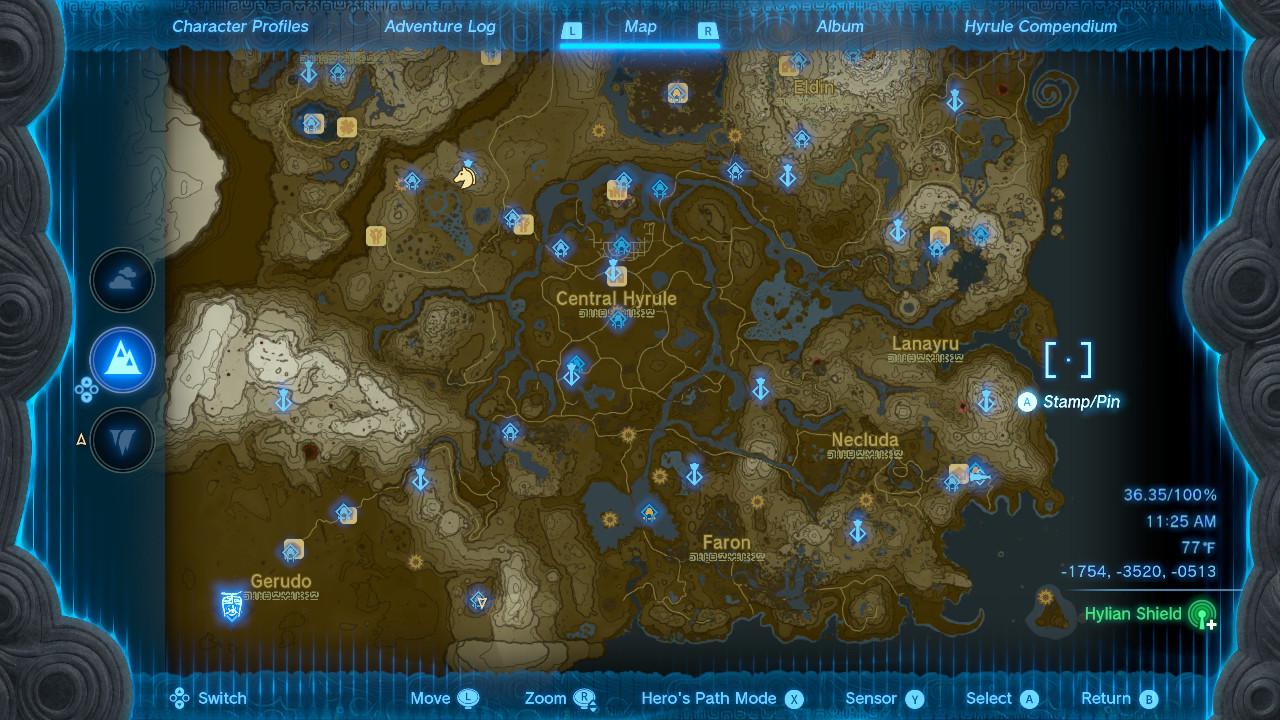Click the horse head stable marker

pyautogui.click(x=465, y=177)
